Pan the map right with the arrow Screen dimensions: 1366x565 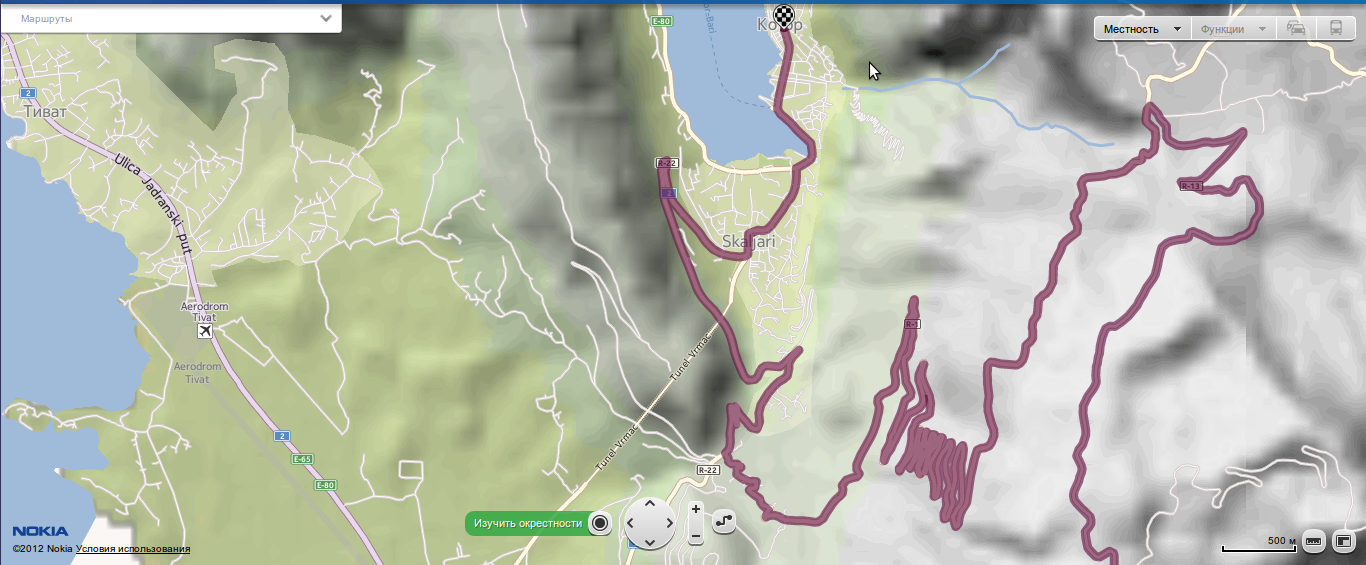(x=667, y=523)
